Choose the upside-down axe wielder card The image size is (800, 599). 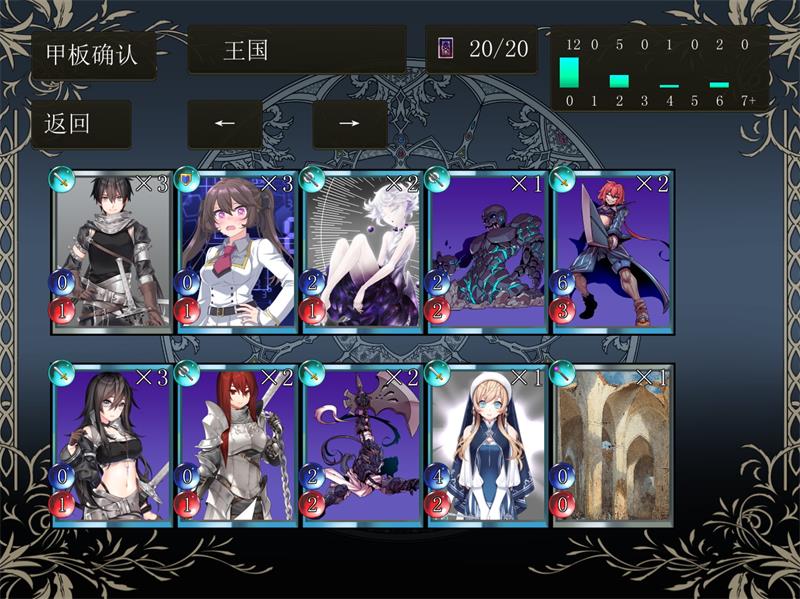pyautogui.click(x=362, y=443)
